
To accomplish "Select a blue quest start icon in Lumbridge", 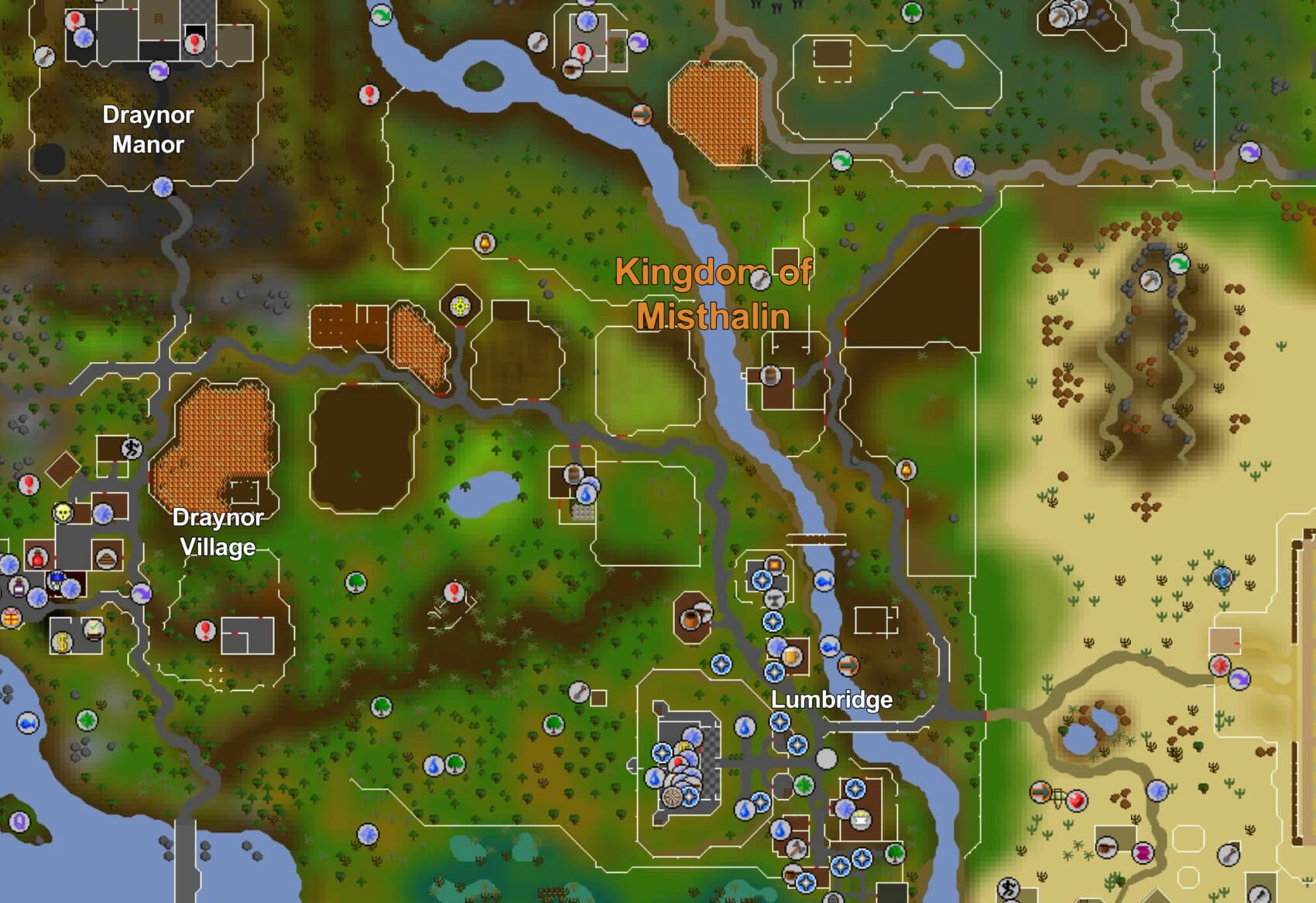I will coord(779,721).
